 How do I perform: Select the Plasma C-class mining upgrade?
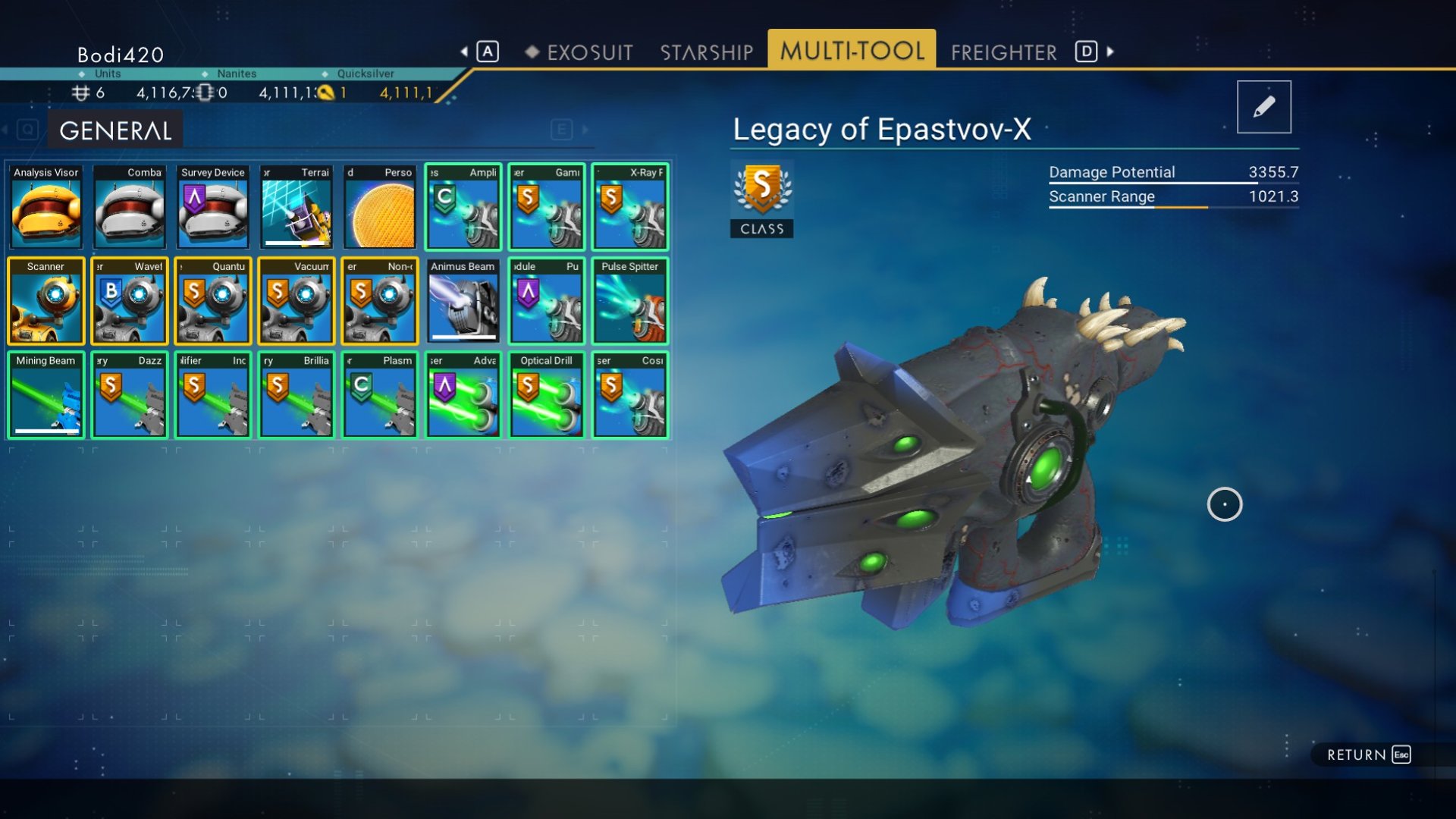pos(380,395)
